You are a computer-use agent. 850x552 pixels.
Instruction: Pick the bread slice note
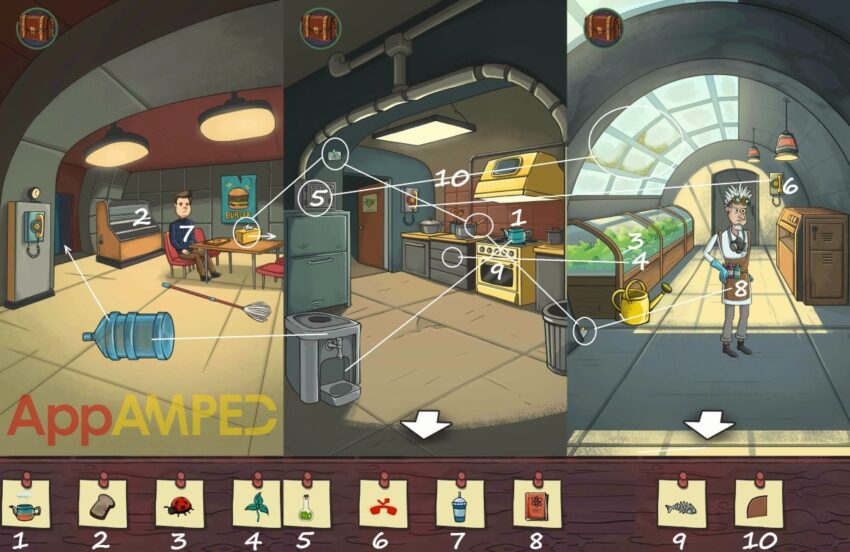pos(102,503)
